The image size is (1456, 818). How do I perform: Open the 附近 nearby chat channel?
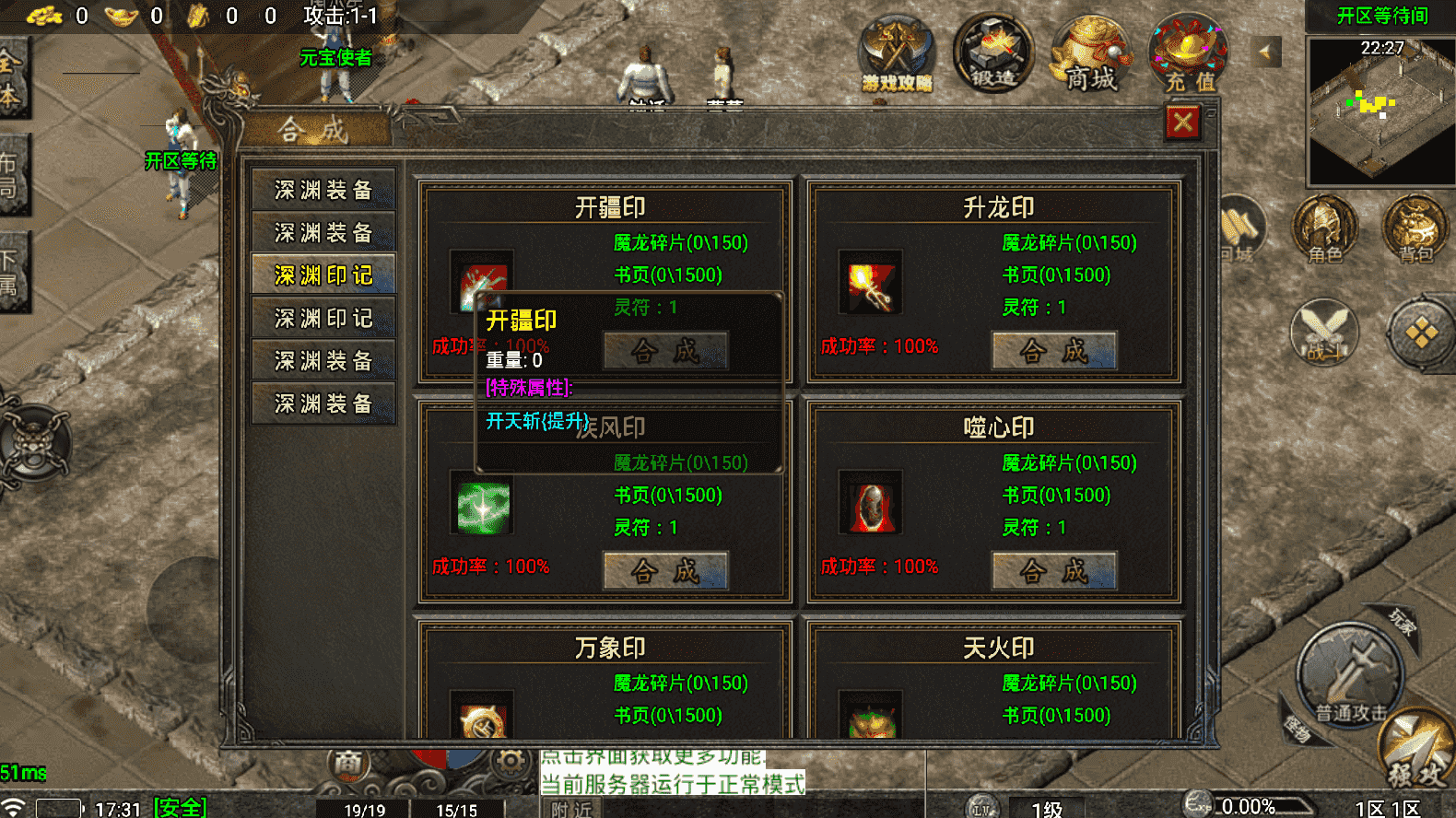click(571, 809)
